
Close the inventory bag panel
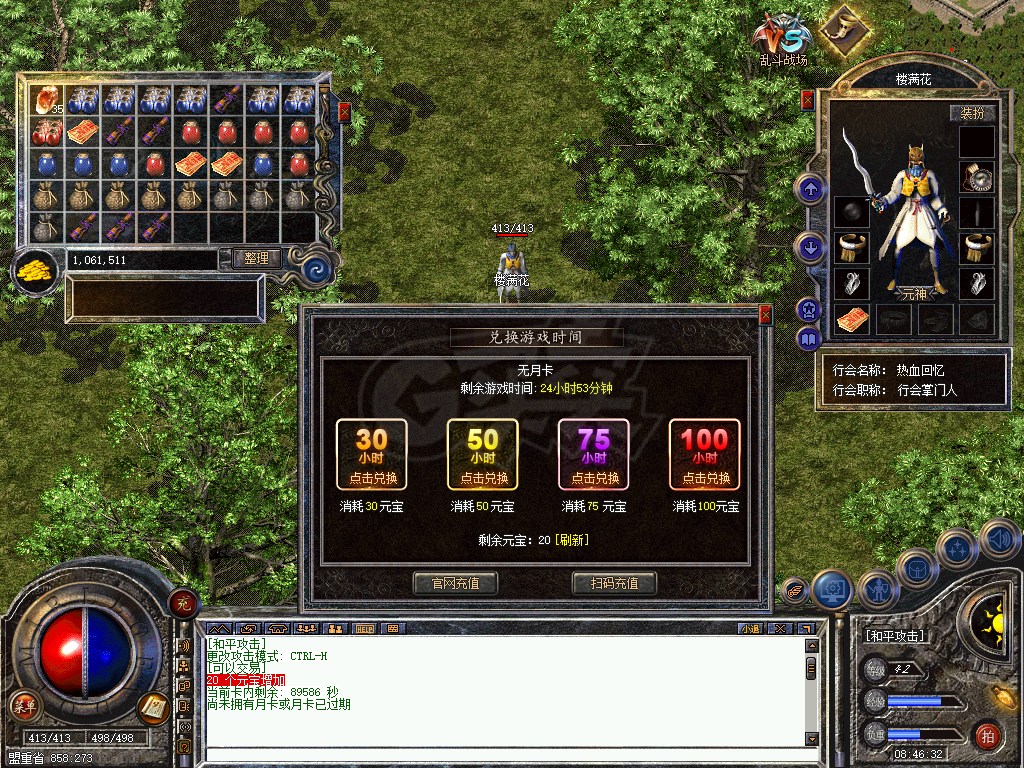click(x=344, y=112)
